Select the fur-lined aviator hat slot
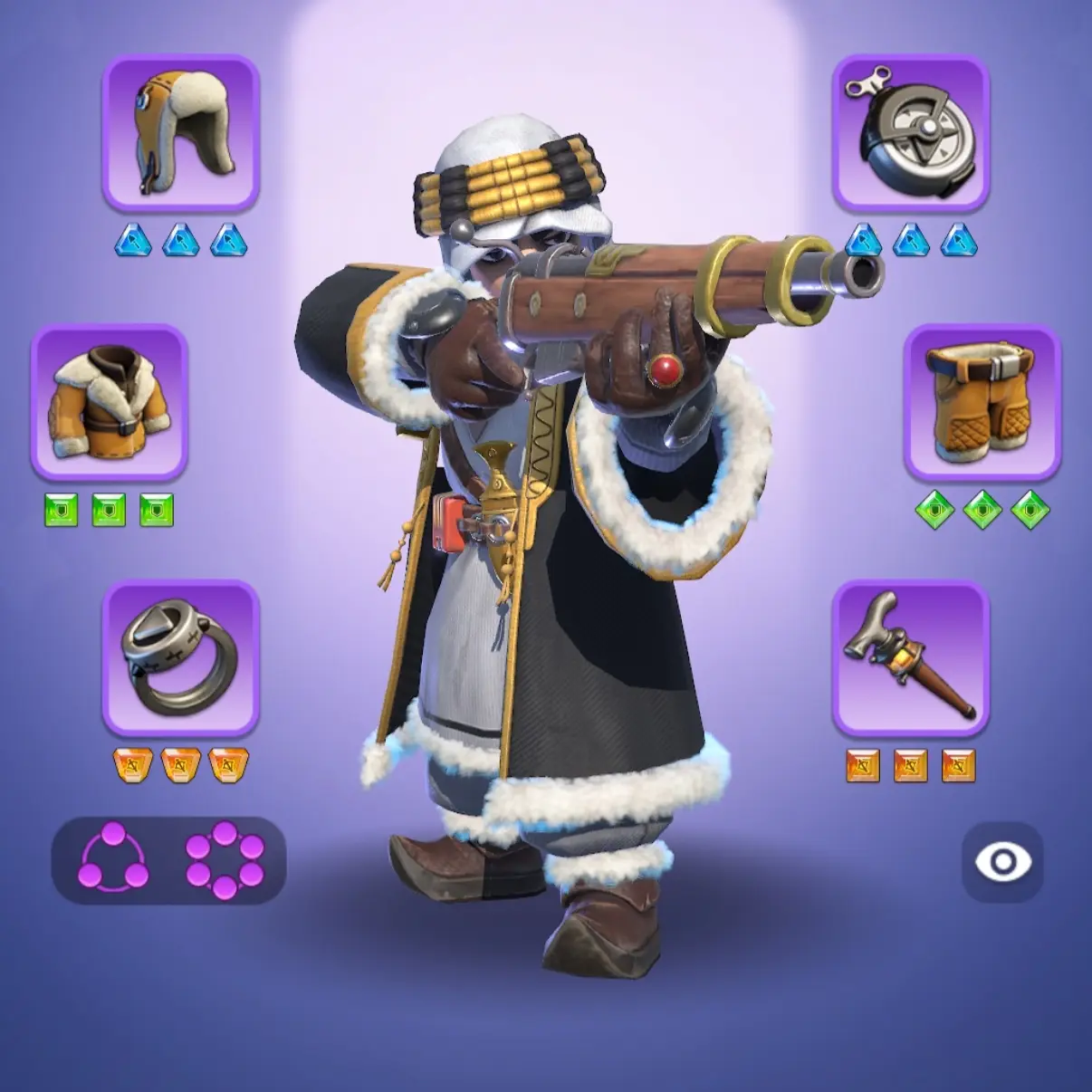This screenshot has width=1092, height=1092. point(180,132)
